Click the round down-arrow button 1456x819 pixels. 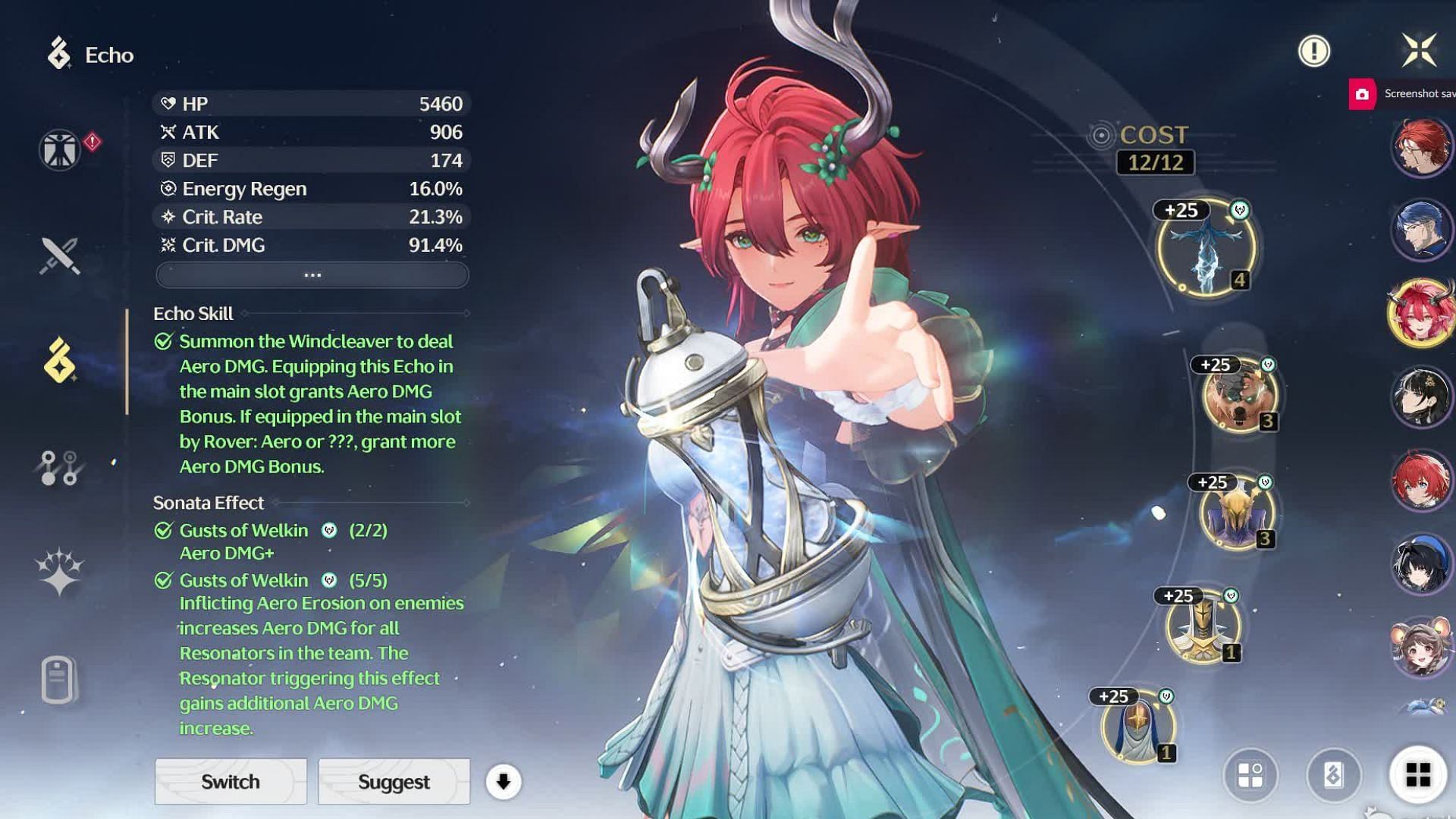point(504,781)
